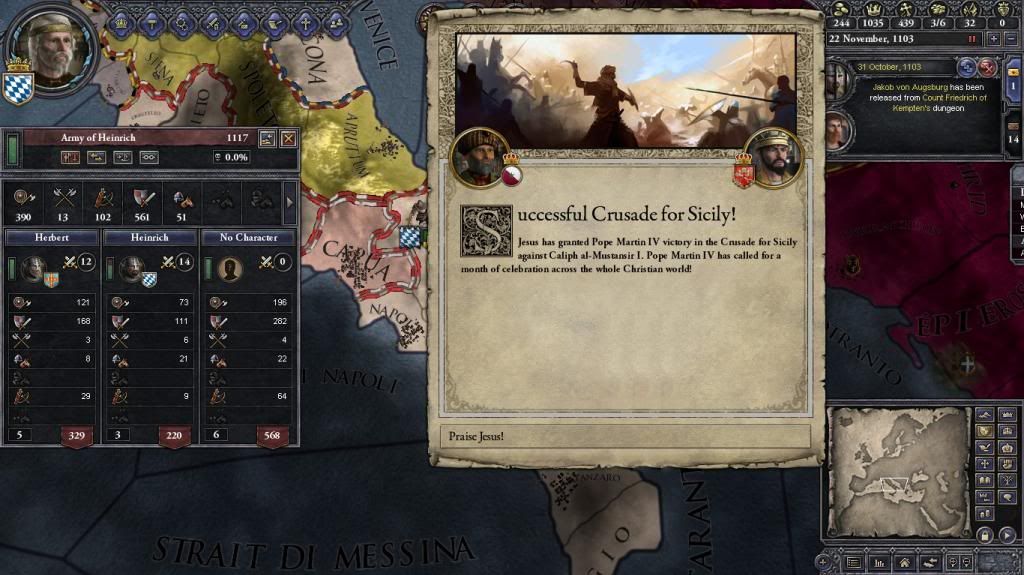Choose the "No Character" flank leader slot
The width and height of the screenshot is (1024, 575).
pos(248,237)
